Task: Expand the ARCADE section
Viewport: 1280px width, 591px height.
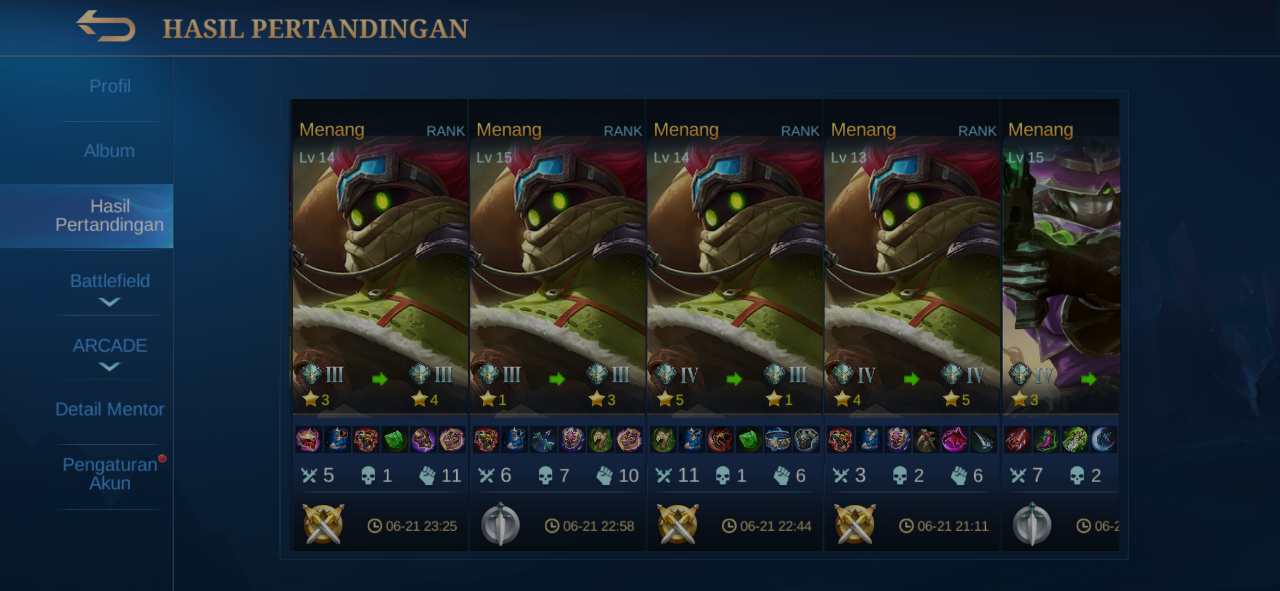Action: (110, 352)
